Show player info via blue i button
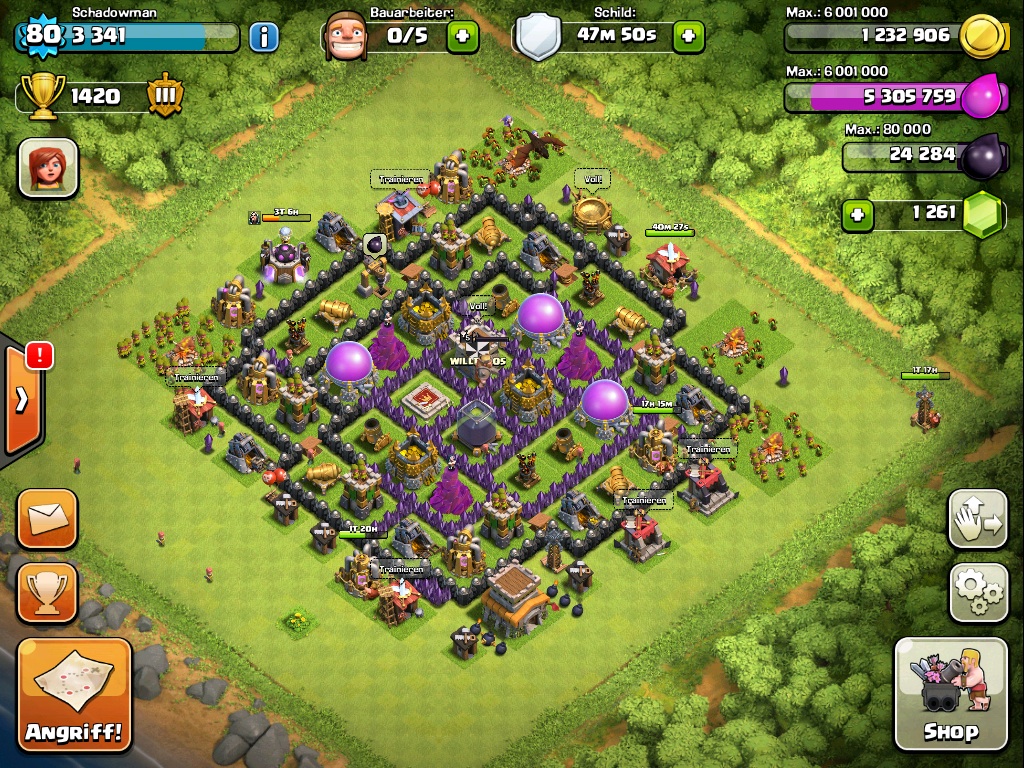Image resolution: width=1024 pixels, height=768 pixels. pyautogui.click(x=263, y=38)
